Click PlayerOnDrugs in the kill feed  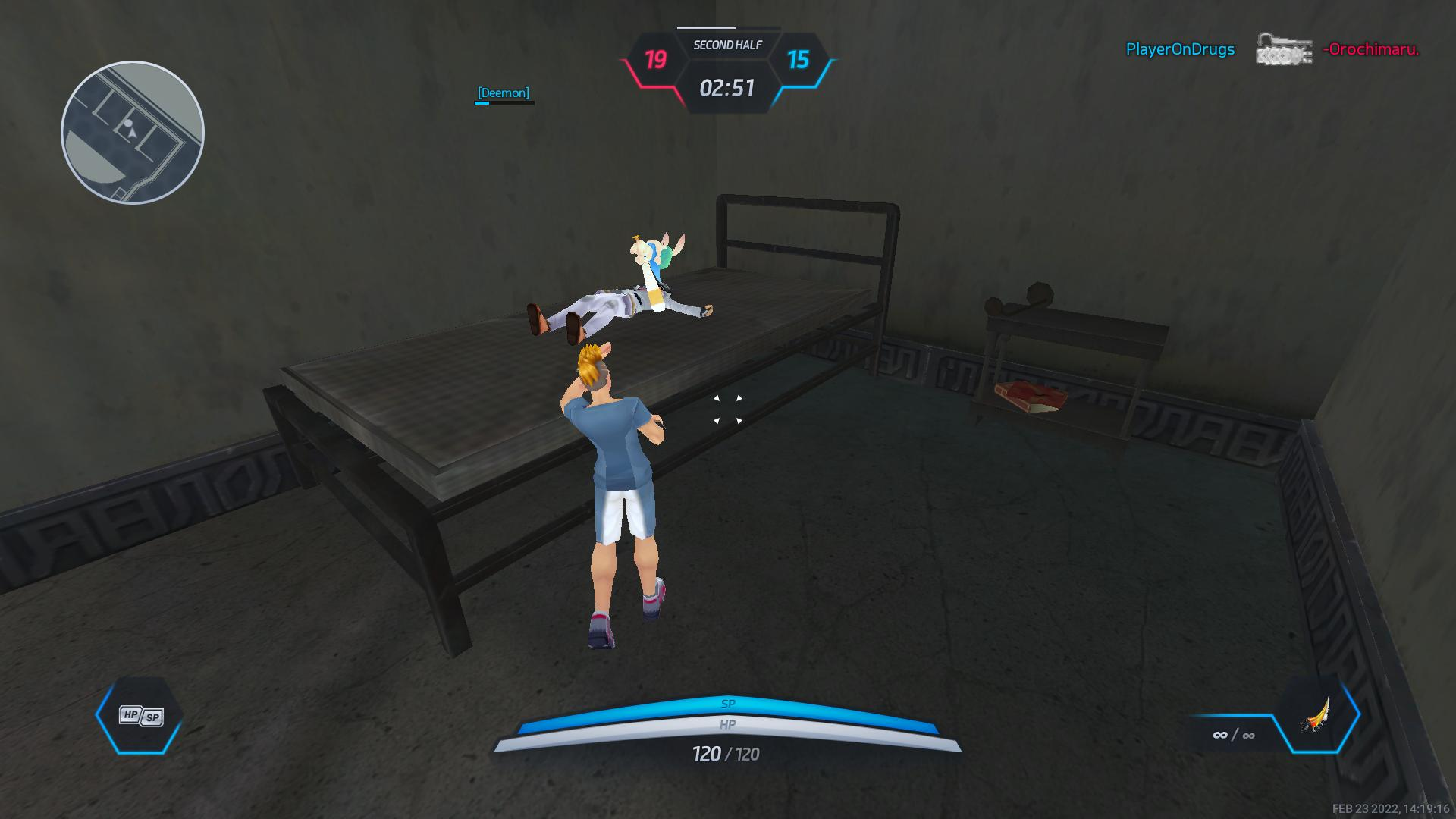[x=1180, y=49]
